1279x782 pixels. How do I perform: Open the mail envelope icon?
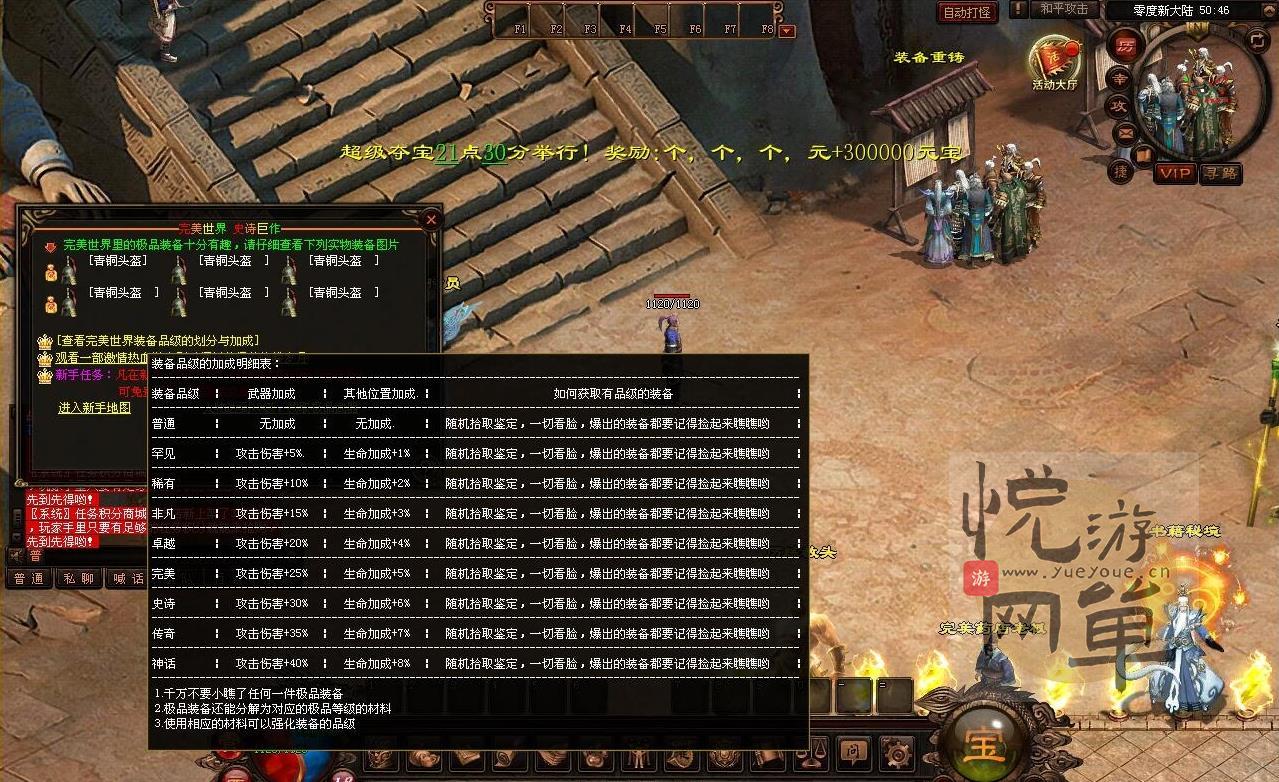click(x=1125, y=132)
